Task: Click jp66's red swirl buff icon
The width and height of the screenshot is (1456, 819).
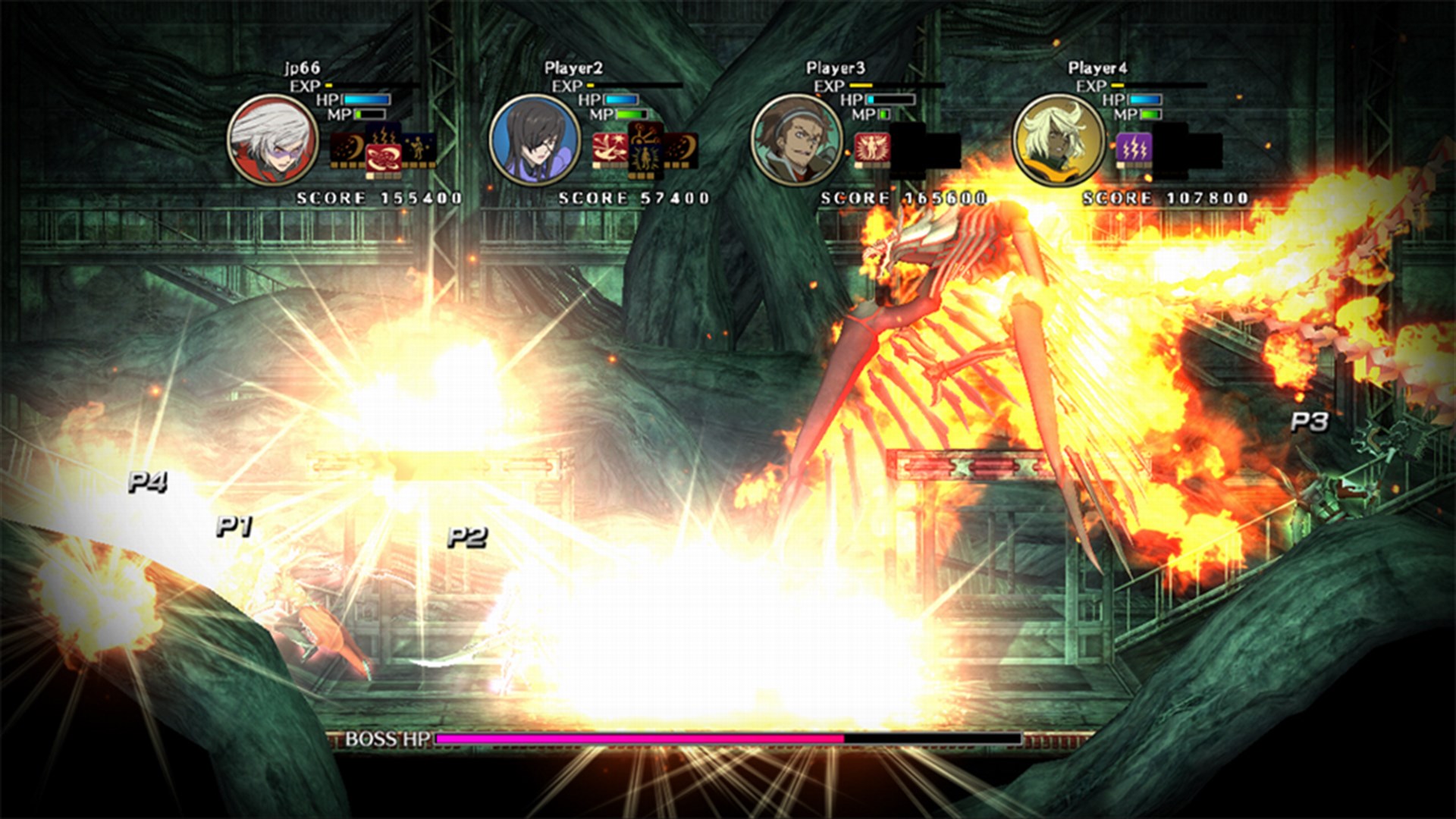Action: pos(384,157)
